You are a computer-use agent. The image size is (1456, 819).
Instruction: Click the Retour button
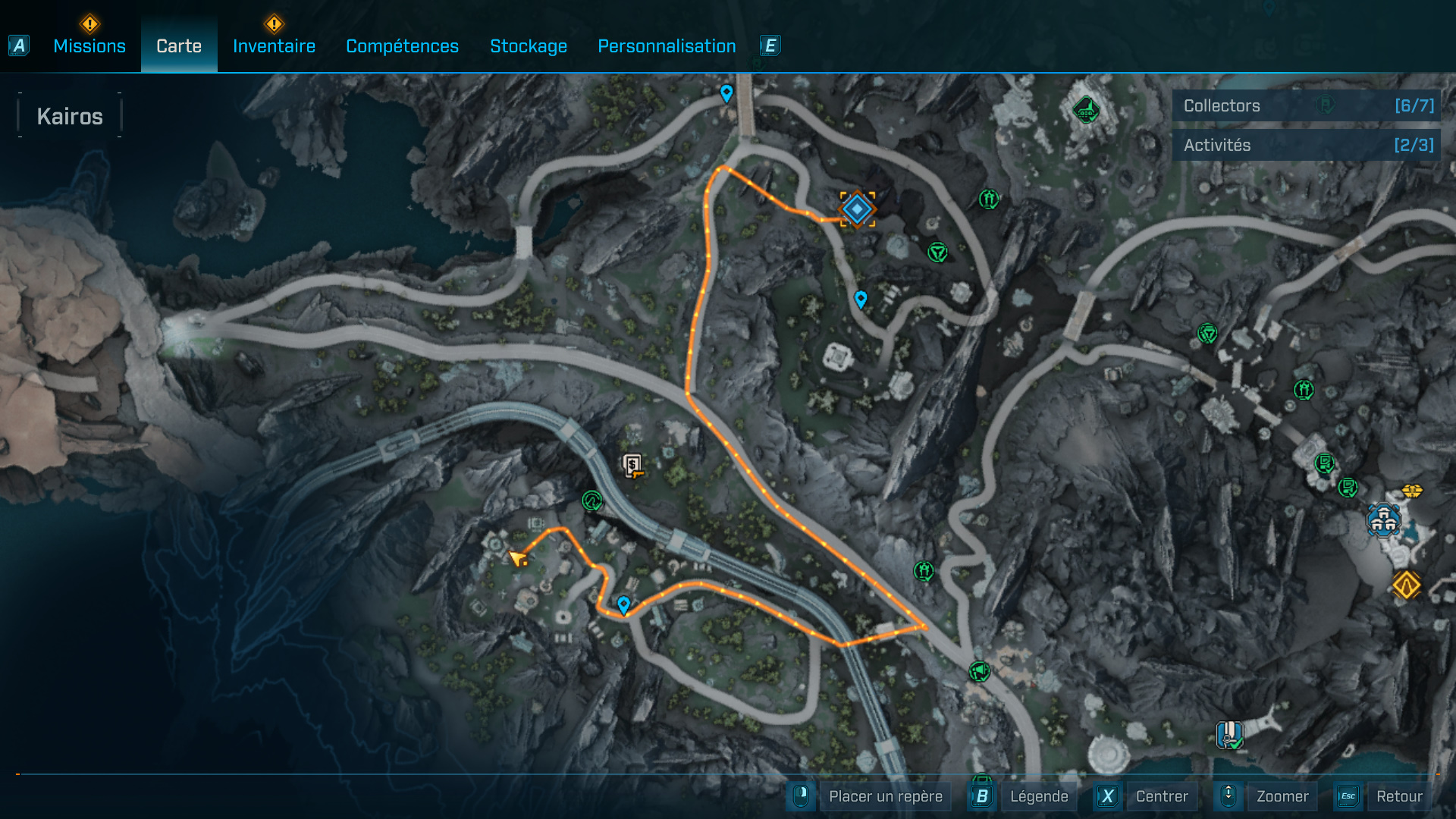[1398, 796]
